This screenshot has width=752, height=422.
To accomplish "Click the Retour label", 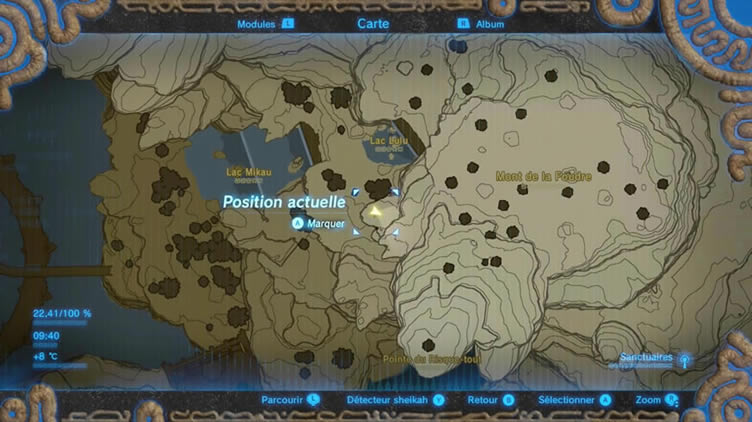I will click(483, 400).
